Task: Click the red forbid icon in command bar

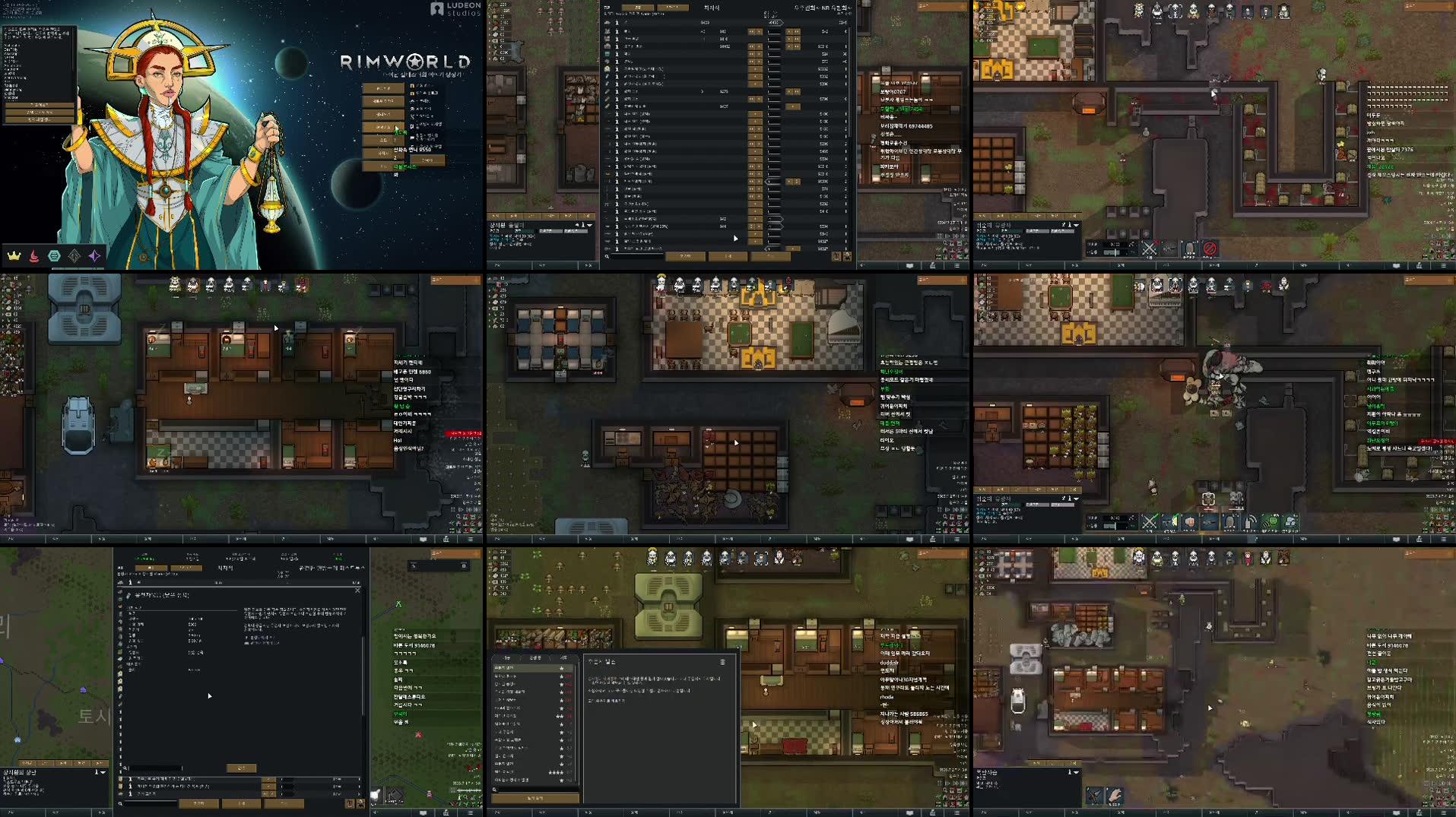Action: pyautogui.click(x=1210, y=249)
